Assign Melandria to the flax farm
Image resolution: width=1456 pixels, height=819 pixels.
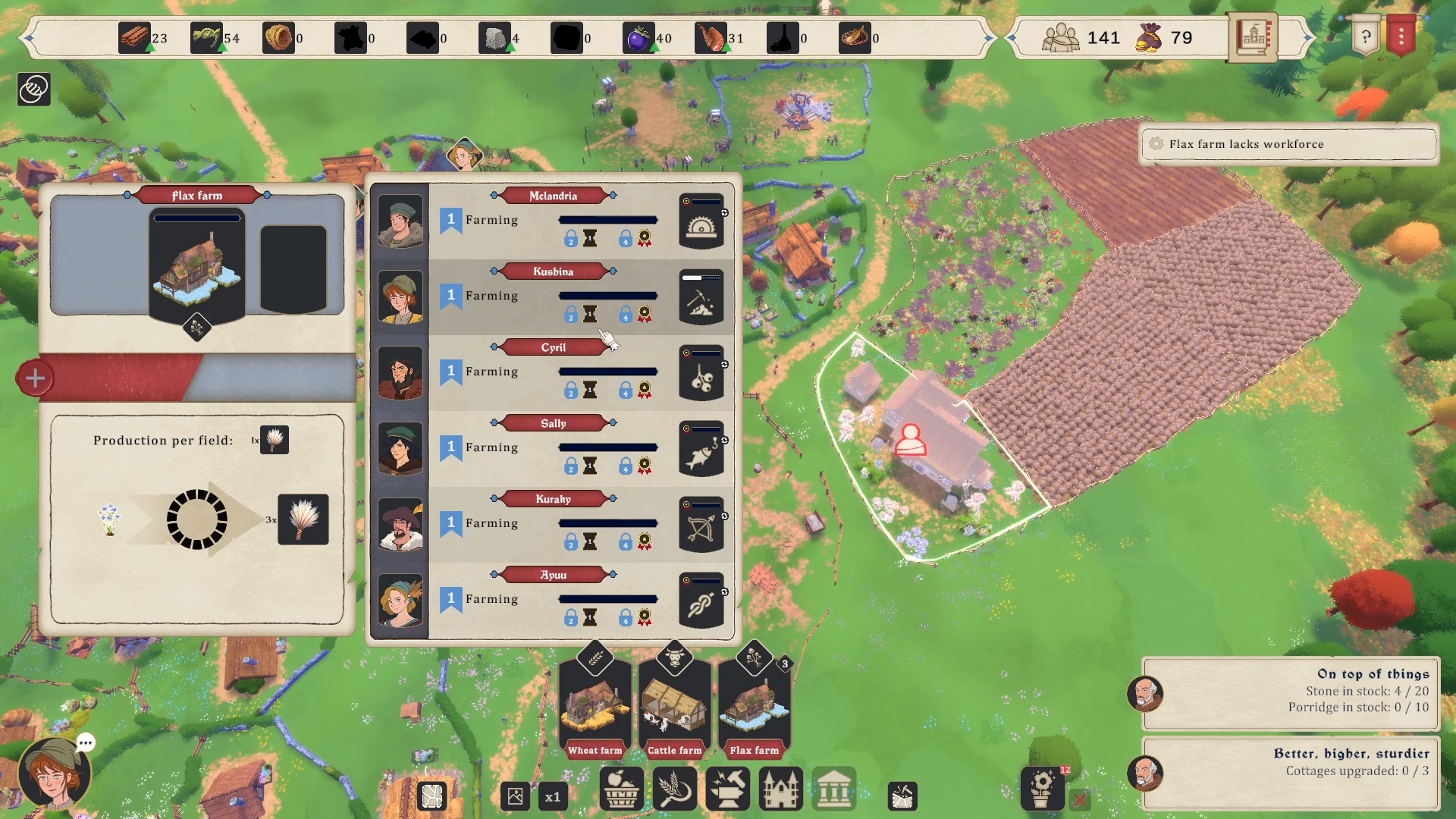(553, 221)
